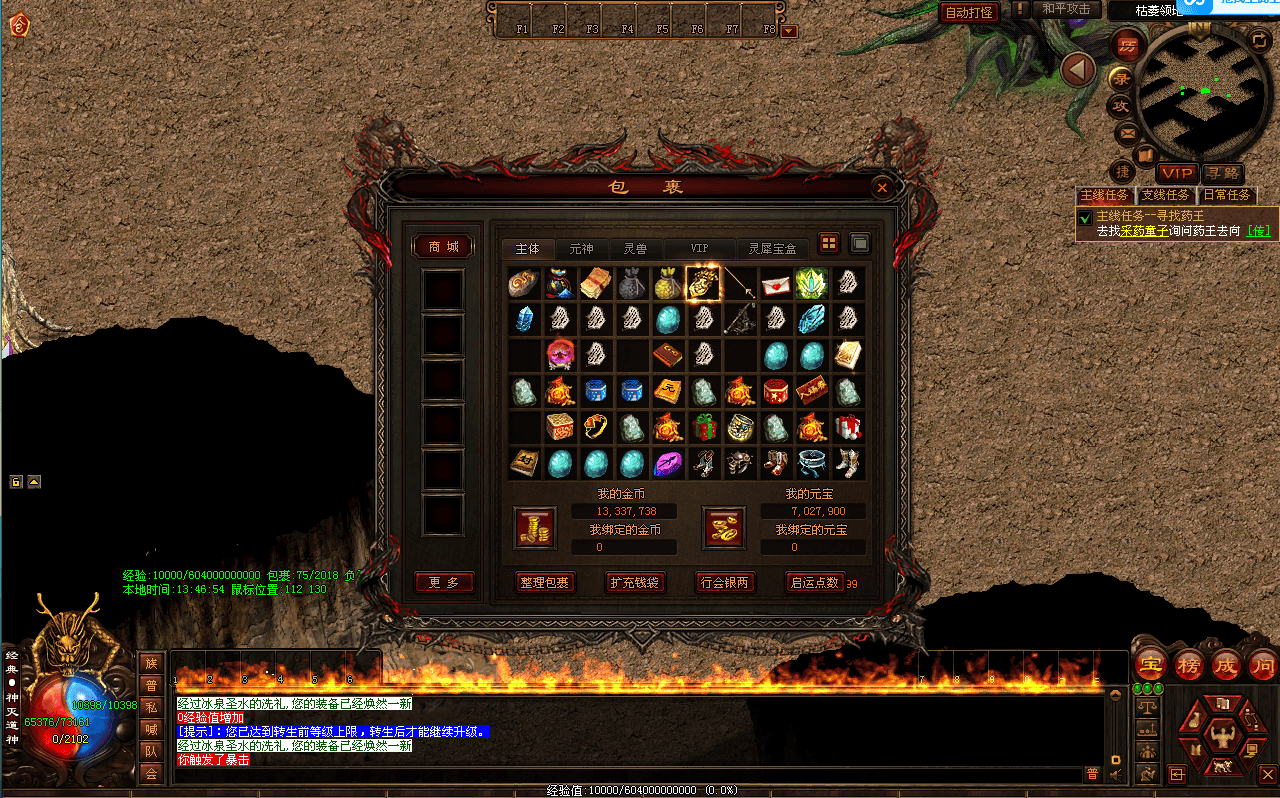Select the purple gem item
Screen dimensions: 1280x798
pyautogui.click(x=668, y=463)
